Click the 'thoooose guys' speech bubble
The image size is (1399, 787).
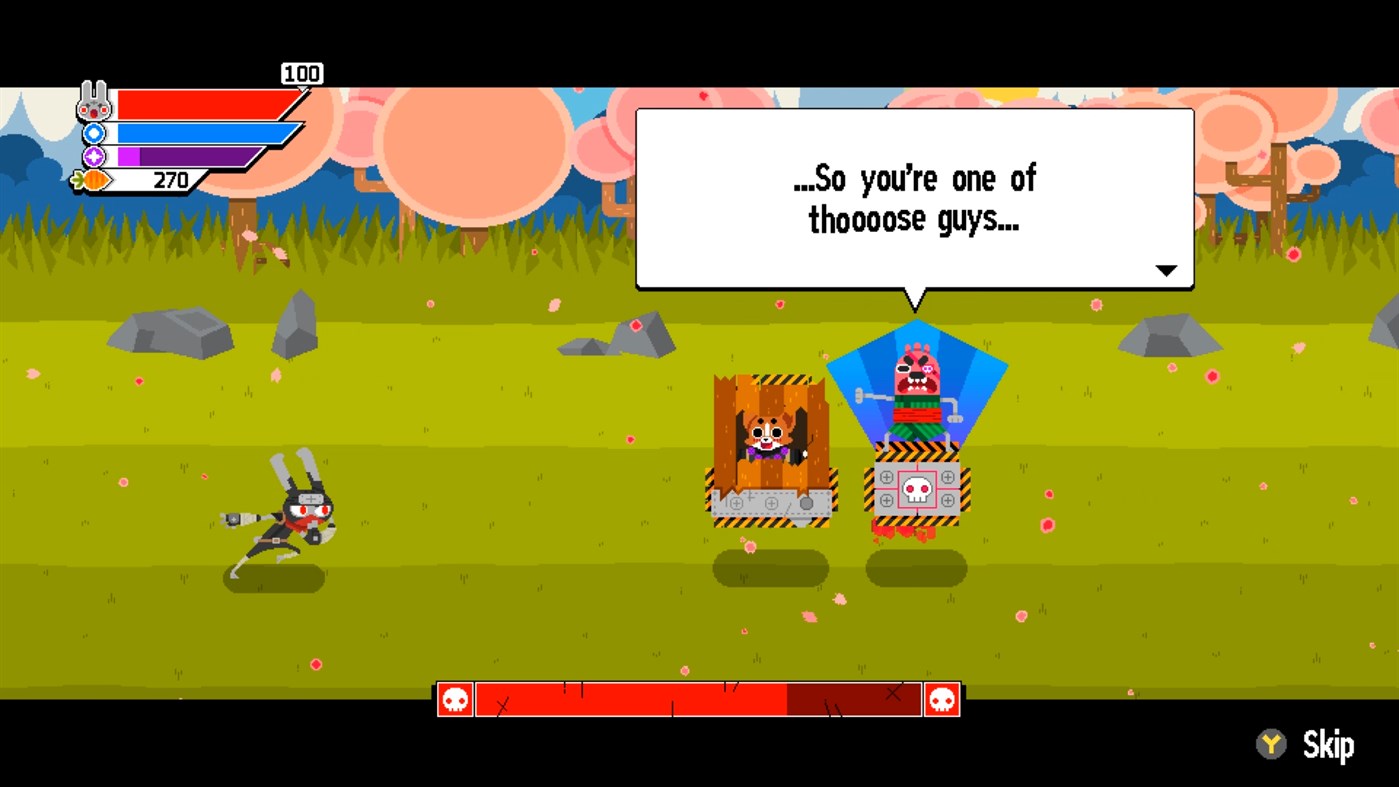912,197
